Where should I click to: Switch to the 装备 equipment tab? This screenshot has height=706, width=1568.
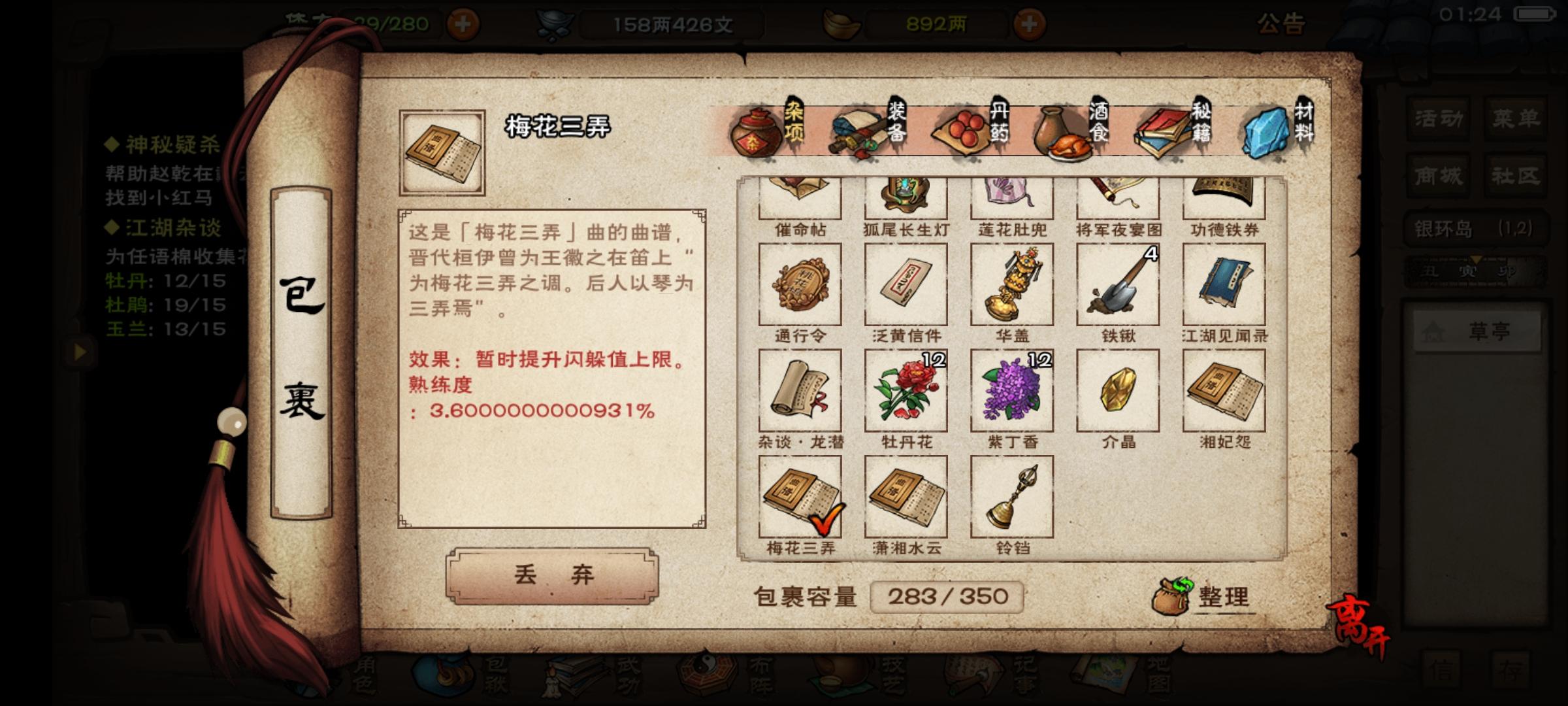coord(869,127)
